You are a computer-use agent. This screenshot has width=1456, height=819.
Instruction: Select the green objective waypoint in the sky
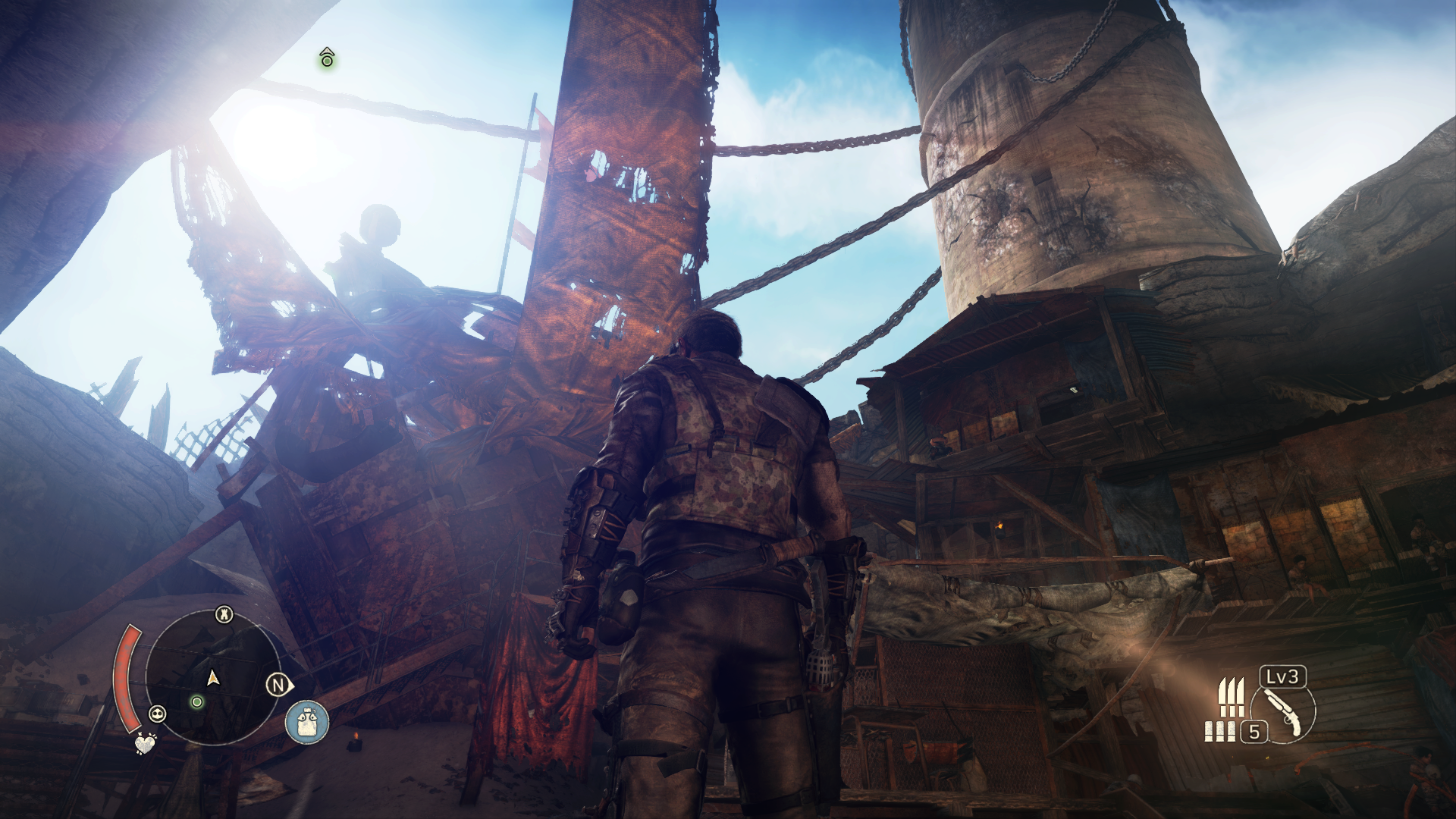point(327,58)
